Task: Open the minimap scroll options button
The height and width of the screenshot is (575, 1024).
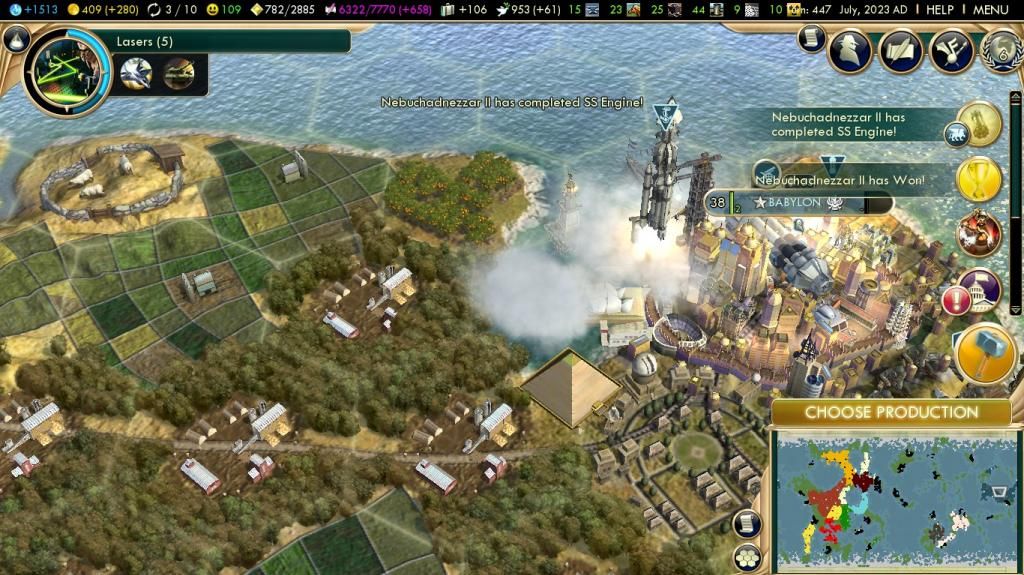Action: (745, 523)
